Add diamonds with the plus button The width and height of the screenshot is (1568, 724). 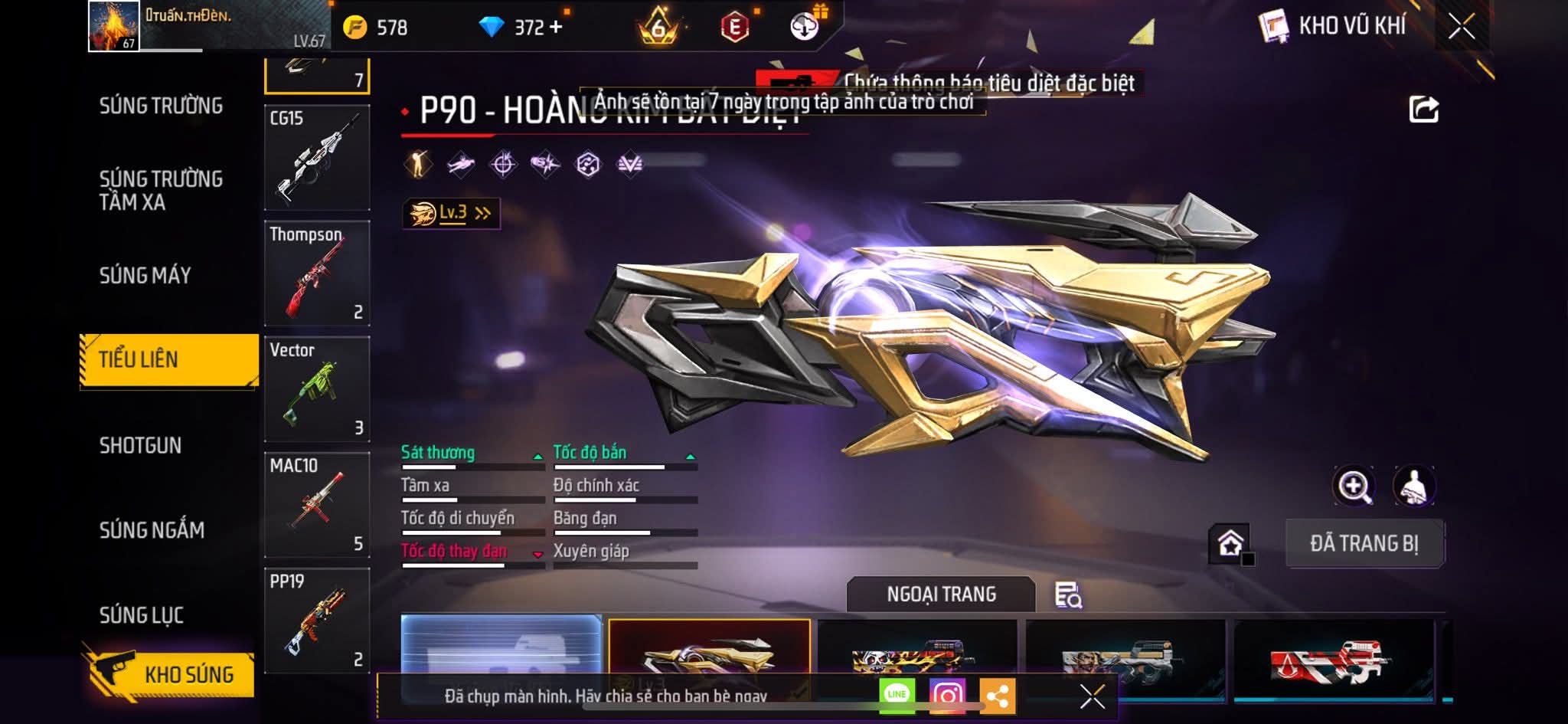click(x=556, y=28)
